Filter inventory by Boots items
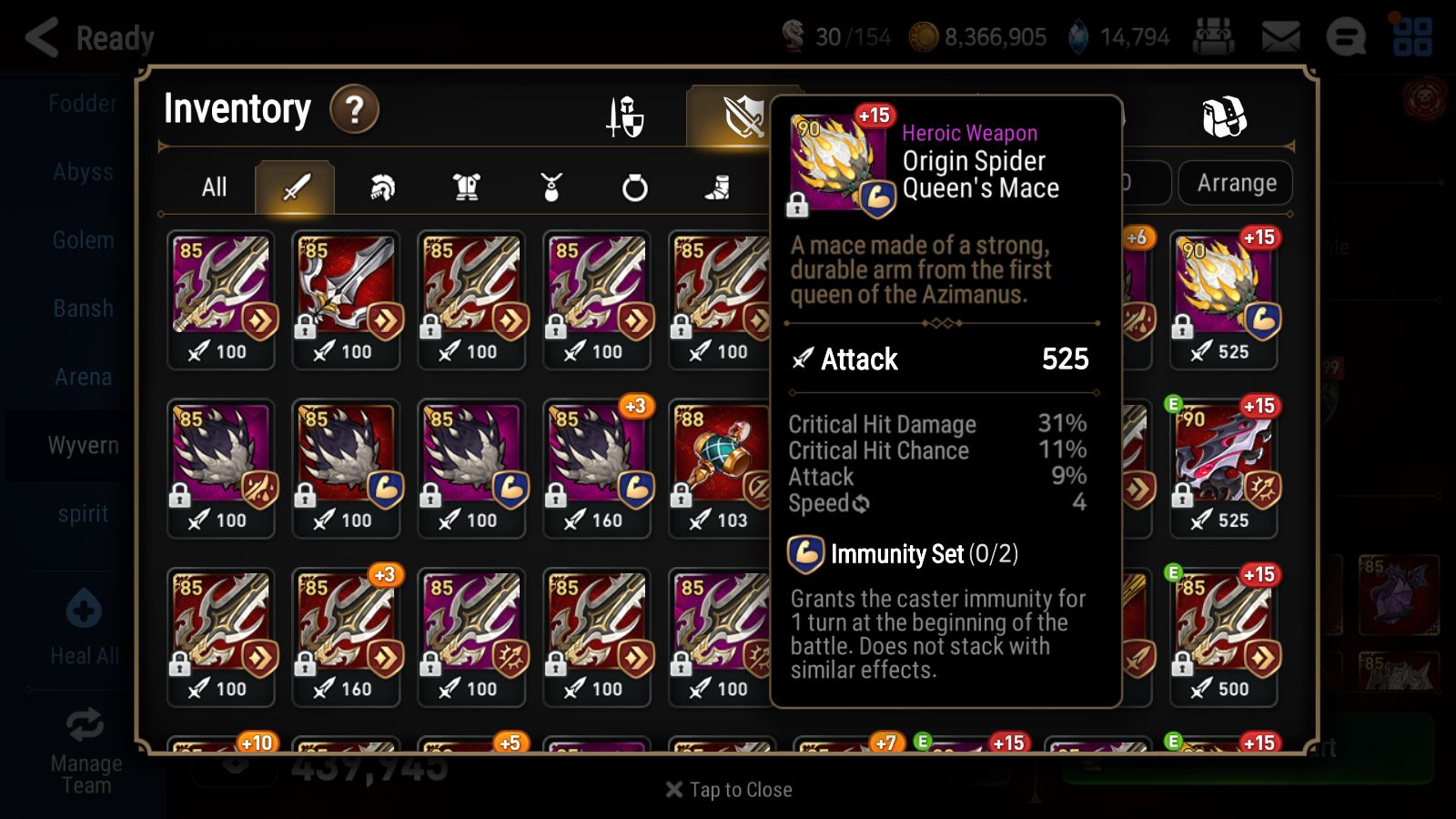Screen dimensions: 1456x819 pos(719,187)
